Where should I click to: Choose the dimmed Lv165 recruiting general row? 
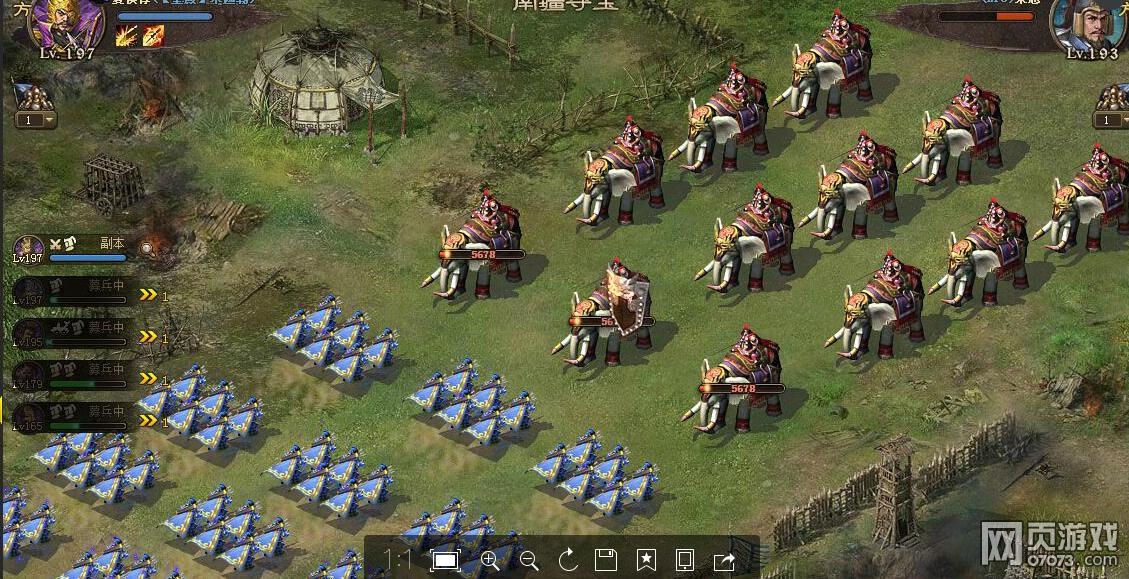pos(70,417)
